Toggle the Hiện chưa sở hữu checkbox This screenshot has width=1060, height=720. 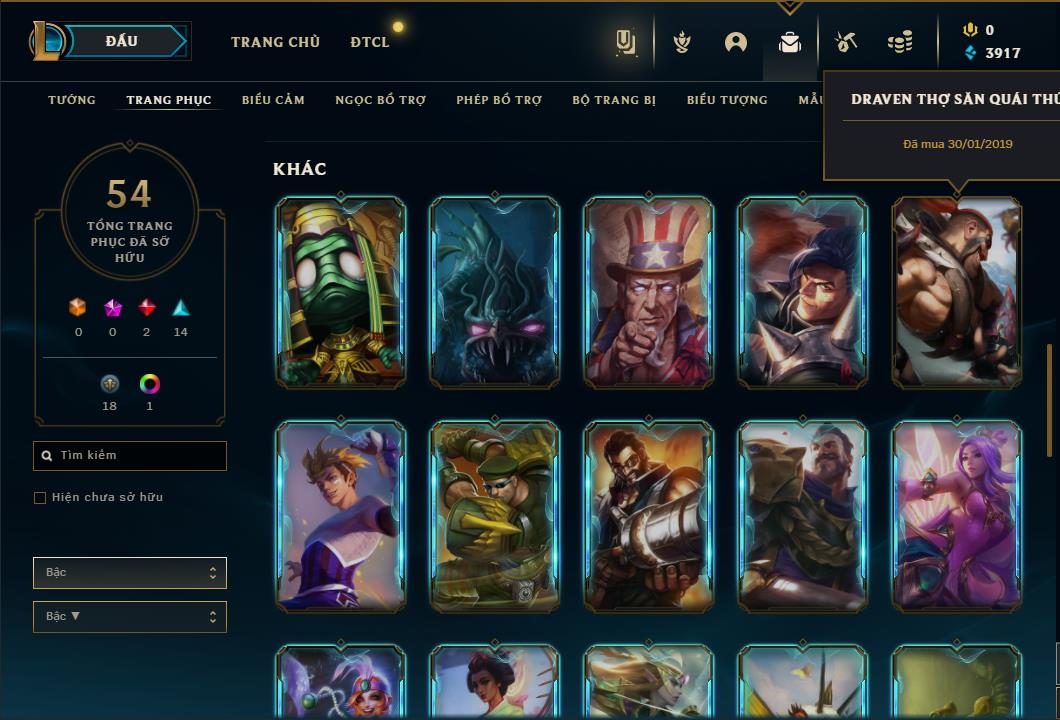coord(40,498)
